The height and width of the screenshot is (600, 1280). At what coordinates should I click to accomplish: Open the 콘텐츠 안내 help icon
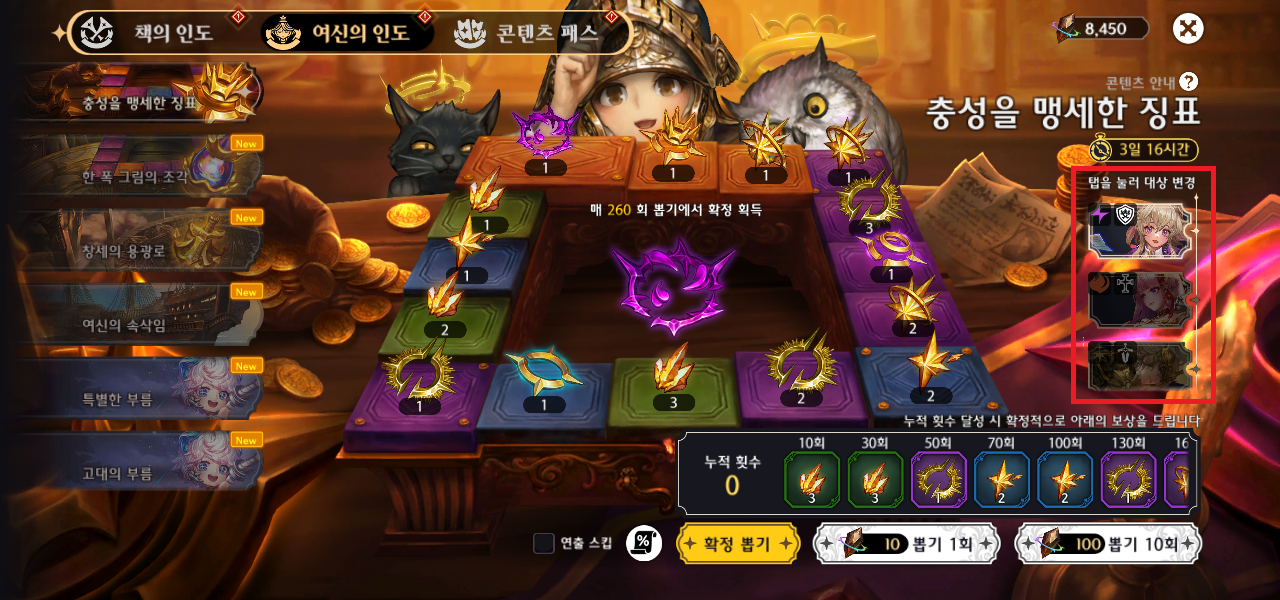[x=1188, y=82]
